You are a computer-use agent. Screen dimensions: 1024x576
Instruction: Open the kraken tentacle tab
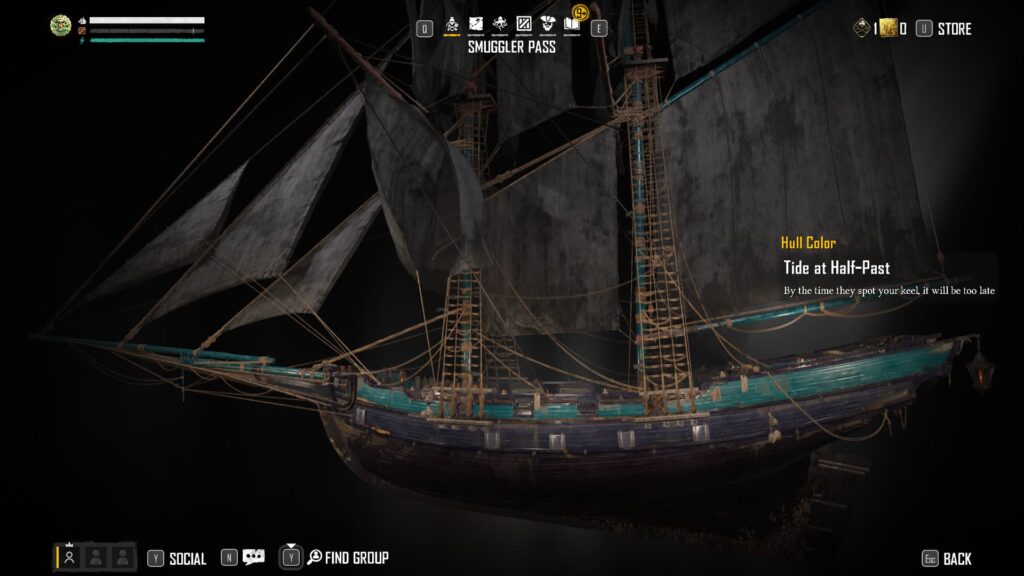pyautogui.click(x=500, y=24)
